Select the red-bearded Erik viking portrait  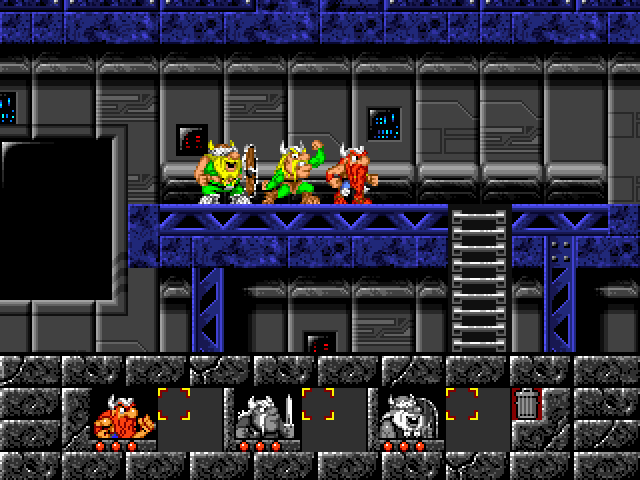tap(123, 415)
